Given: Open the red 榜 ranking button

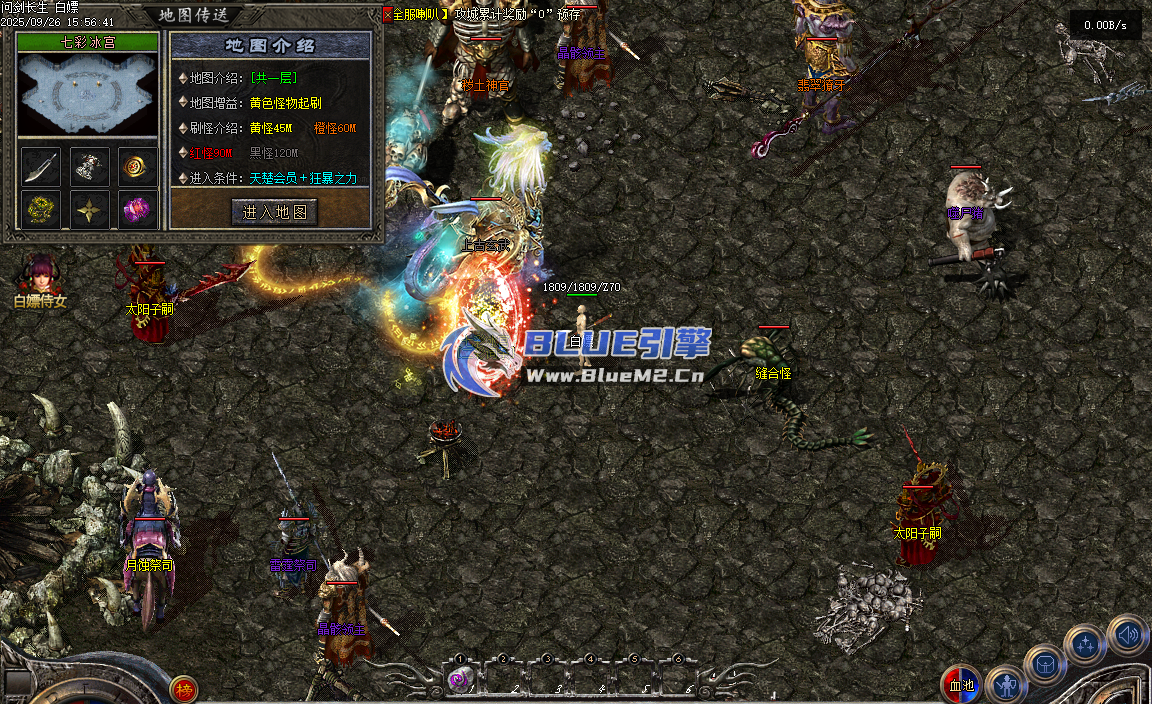Looking at the screenshot, I should coord(183,689).
